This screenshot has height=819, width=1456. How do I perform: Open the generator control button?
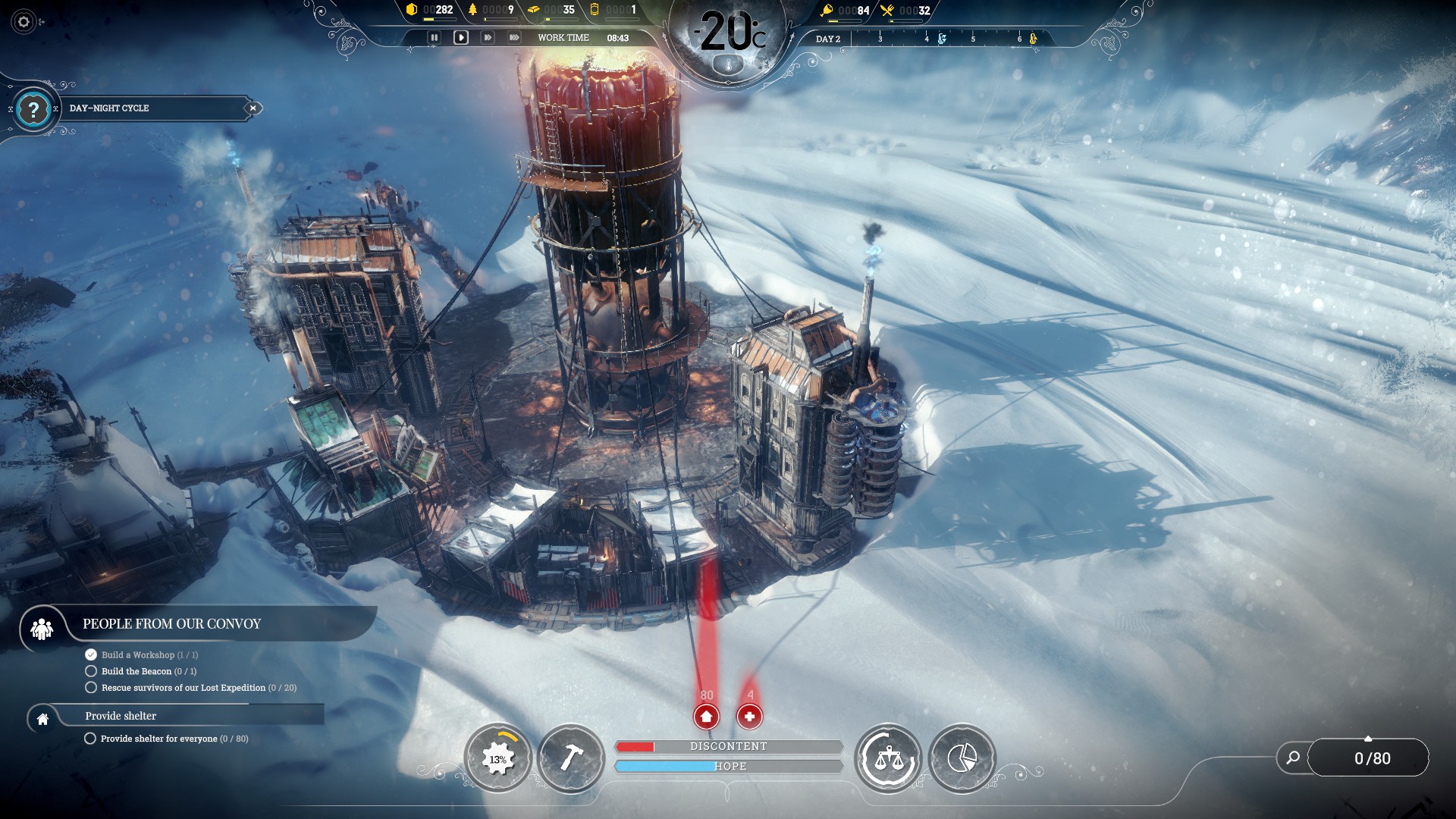498,758
